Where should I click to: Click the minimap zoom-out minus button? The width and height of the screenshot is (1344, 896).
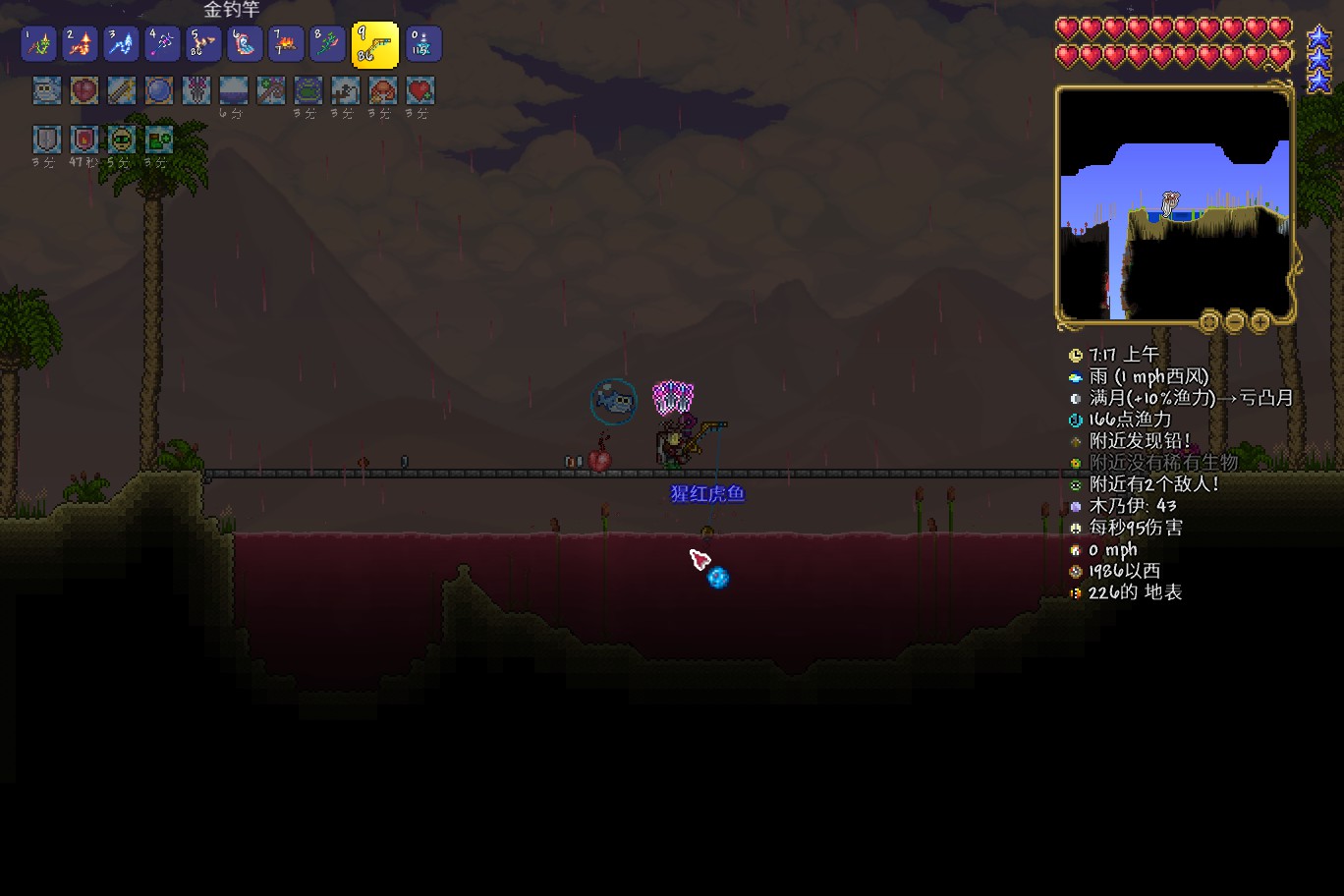(x=1235, y=321)
